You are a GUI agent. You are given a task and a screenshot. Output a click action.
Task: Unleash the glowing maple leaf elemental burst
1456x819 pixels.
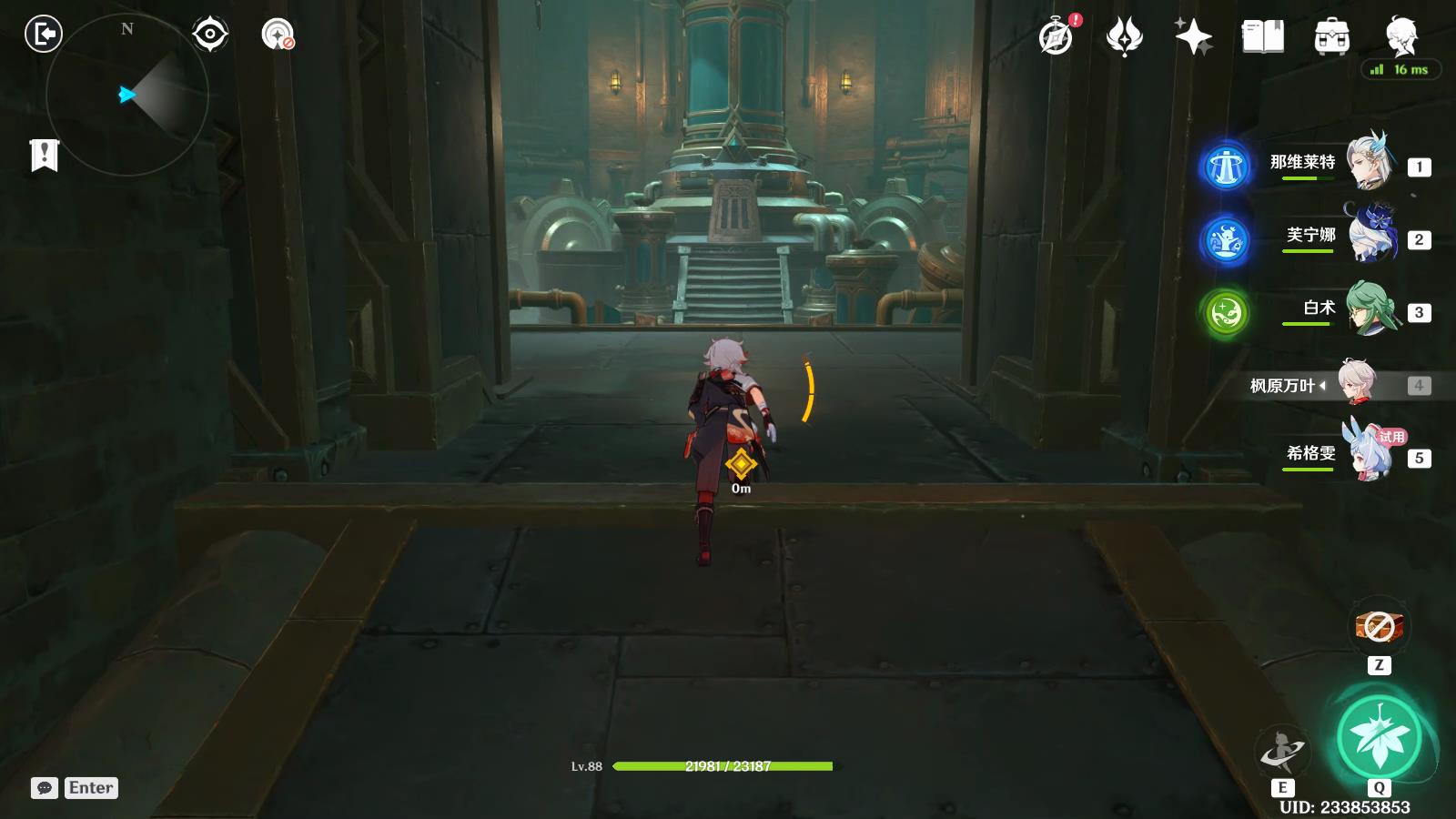tap(1379, 738)
